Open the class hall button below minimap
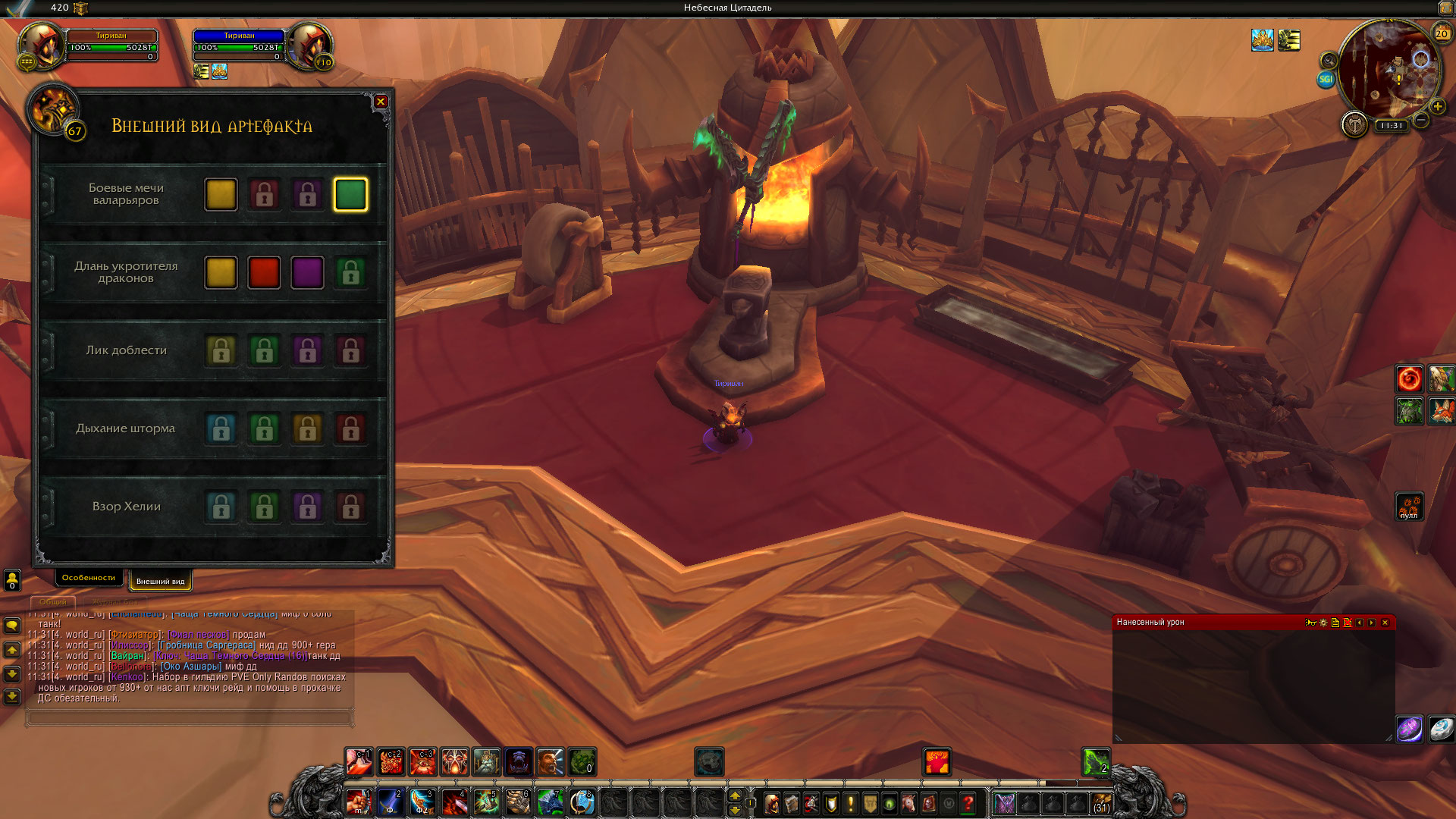This screenshot has height=819, width=1456. click(1354, 124)
